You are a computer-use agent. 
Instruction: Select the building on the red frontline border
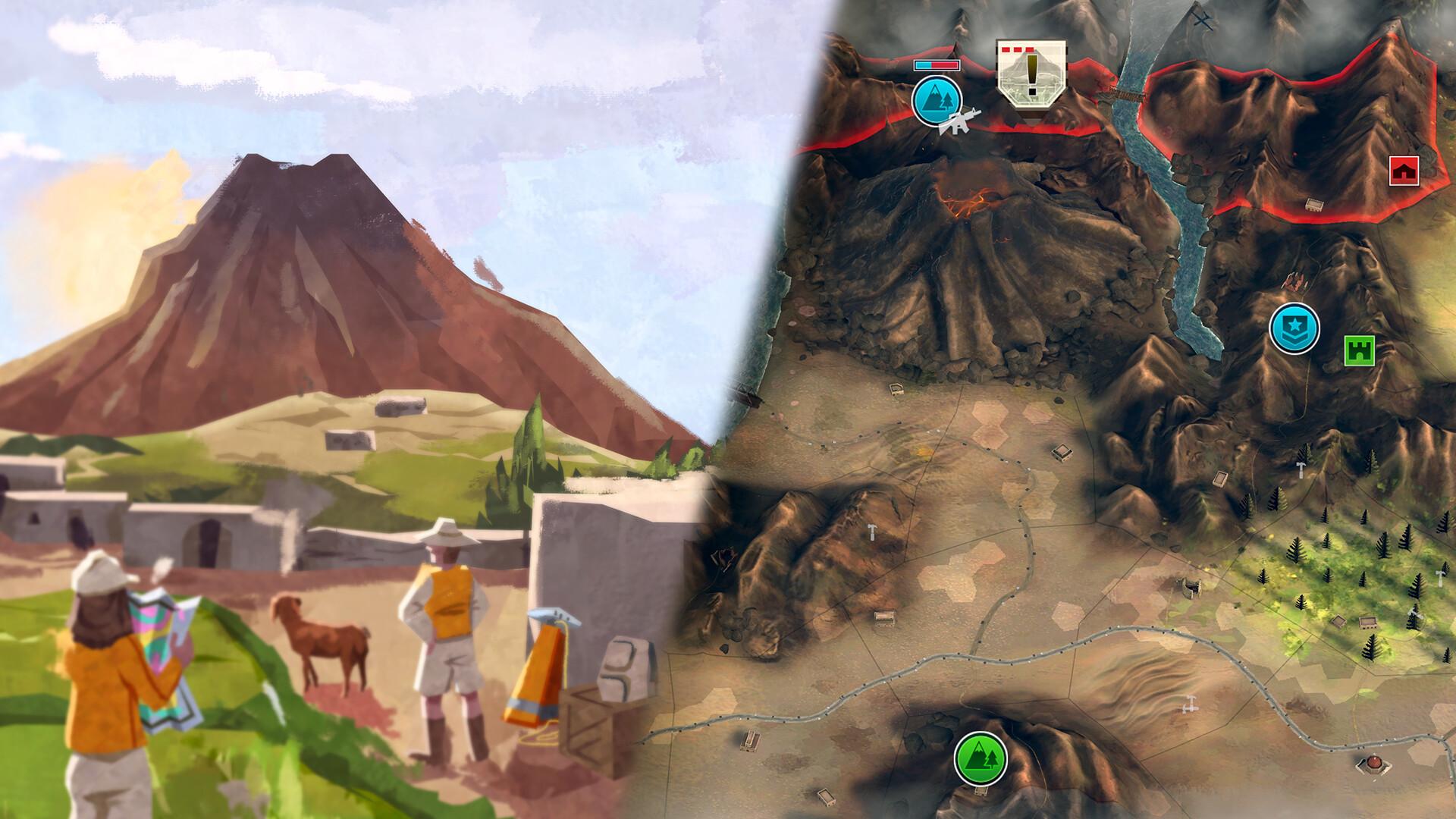pos(1313,206)
